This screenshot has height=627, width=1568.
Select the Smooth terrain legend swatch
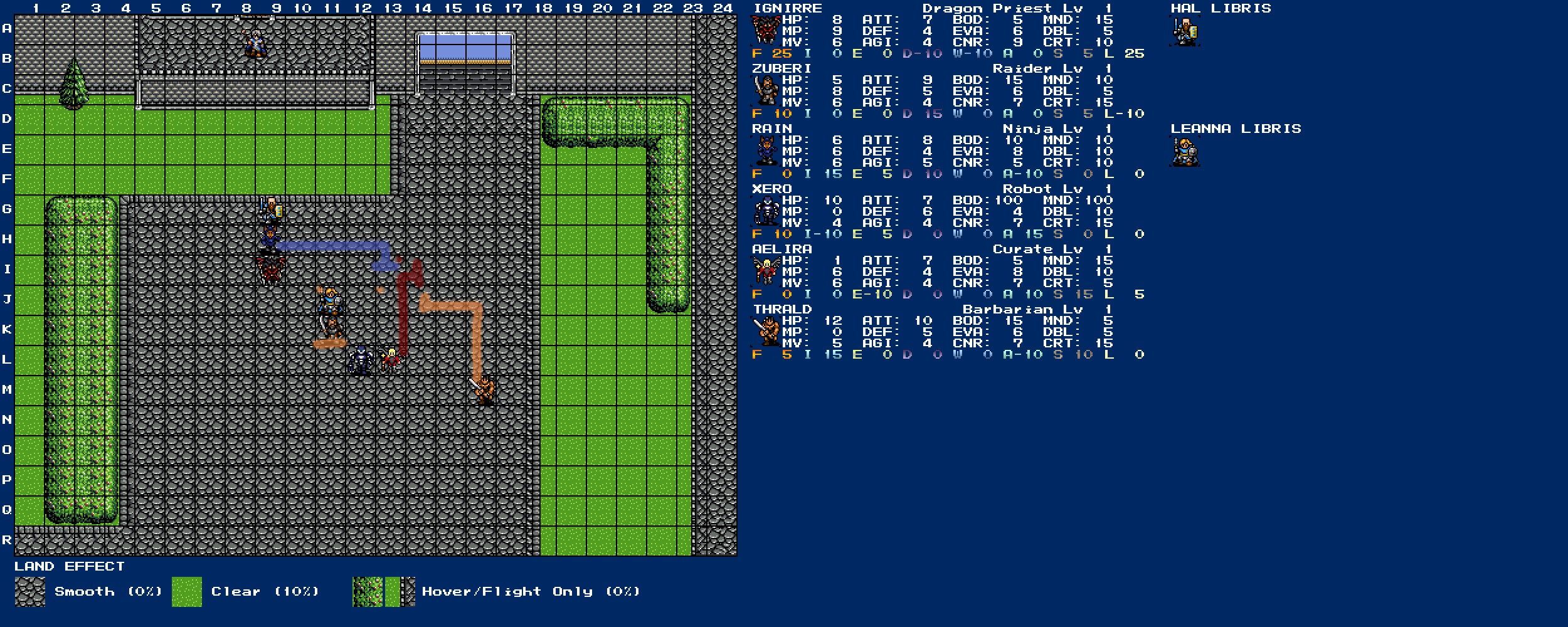pos(30,592)
